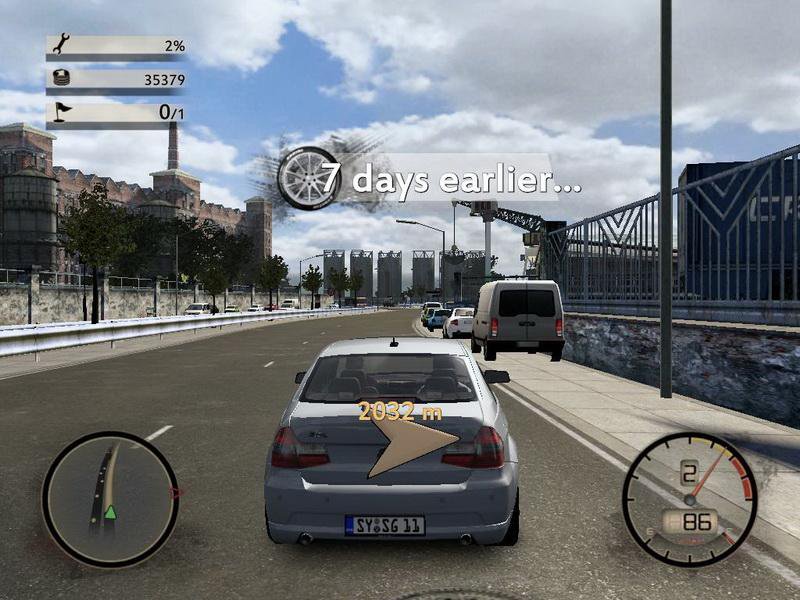The width and height of the screenshot is (800, 600).
Task: Click the circular minimap
Action: [110, 498]
